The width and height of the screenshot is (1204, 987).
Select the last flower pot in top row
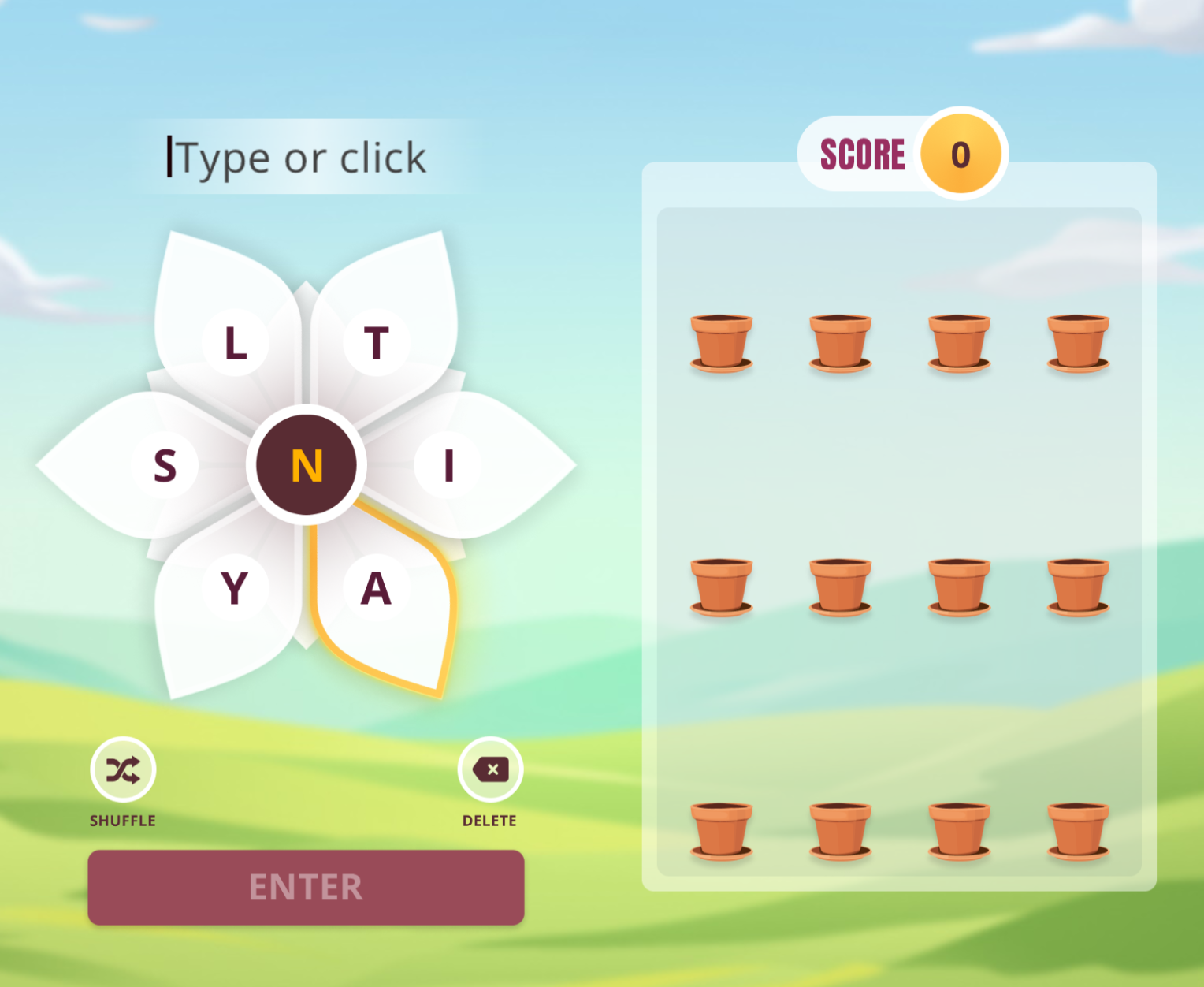pos(1079,341)
